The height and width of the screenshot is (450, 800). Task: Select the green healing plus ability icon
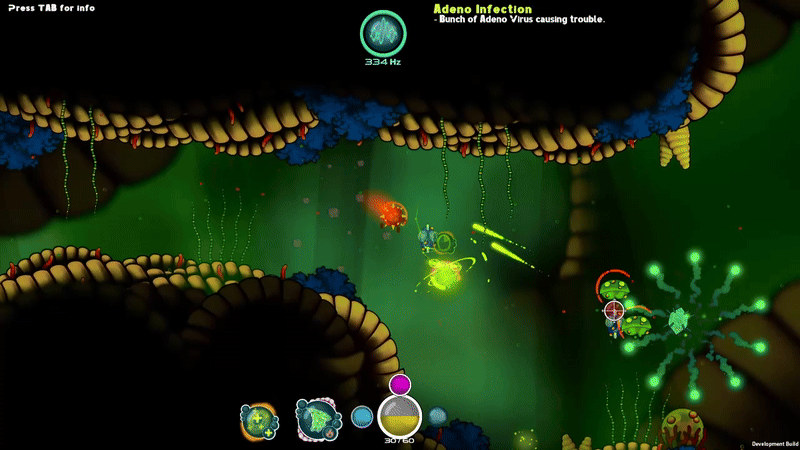259,420
